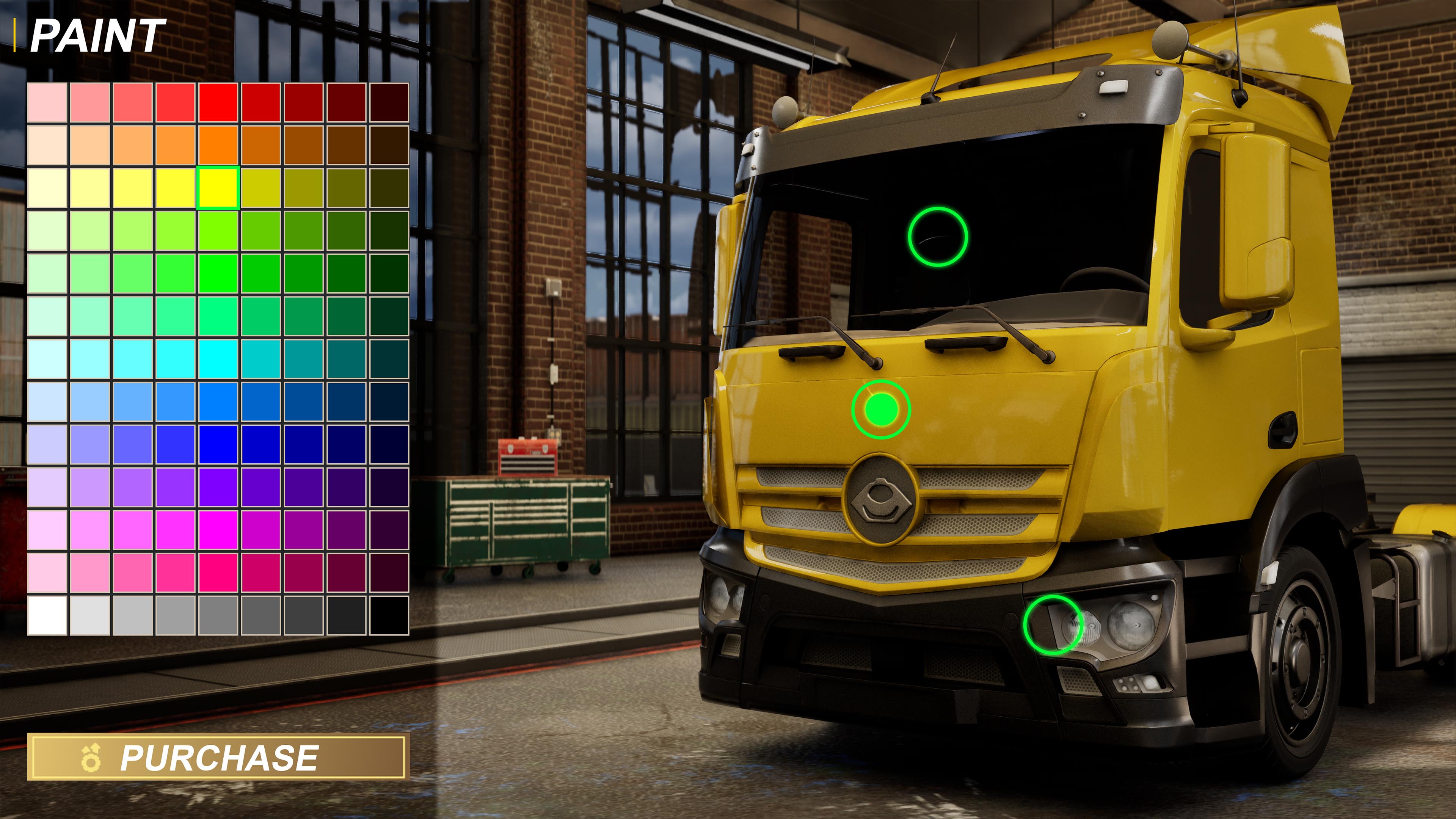Choose the pure bright red paint swatch
Image resolution: width=1456 pixels, height=819 pixels.
[218, 102]
